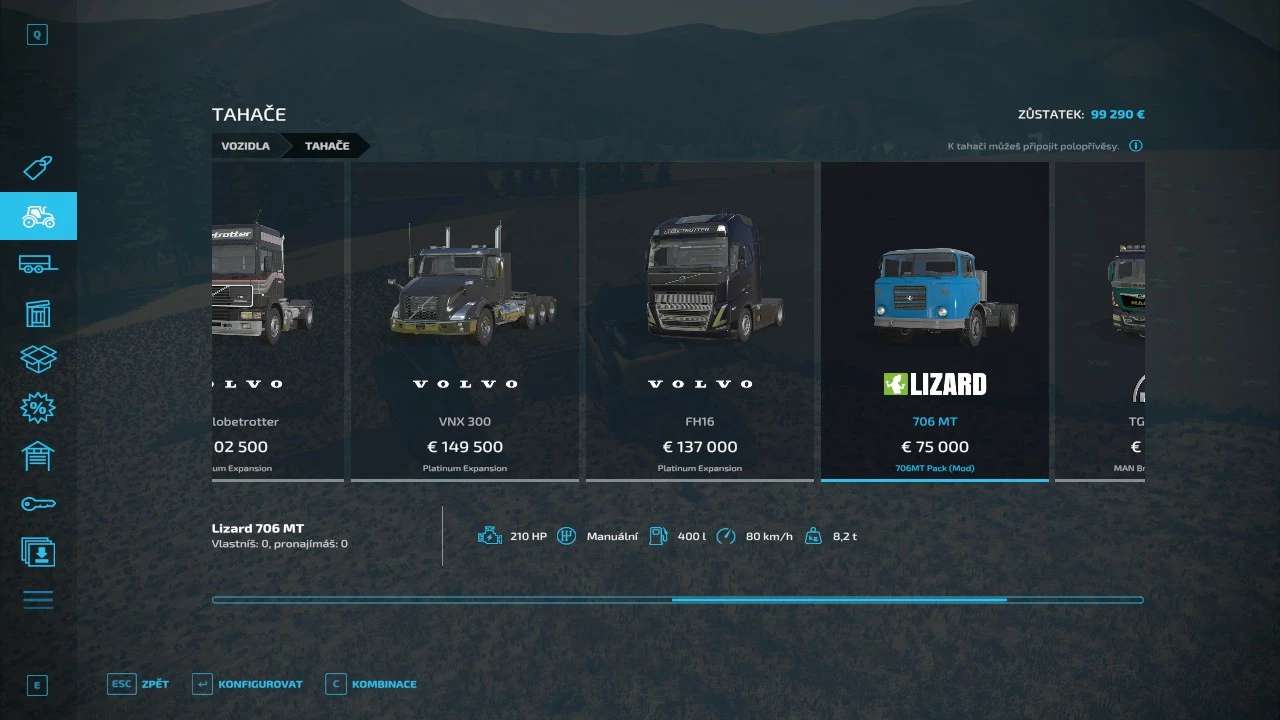Open the download mods category

click(38, 551)
